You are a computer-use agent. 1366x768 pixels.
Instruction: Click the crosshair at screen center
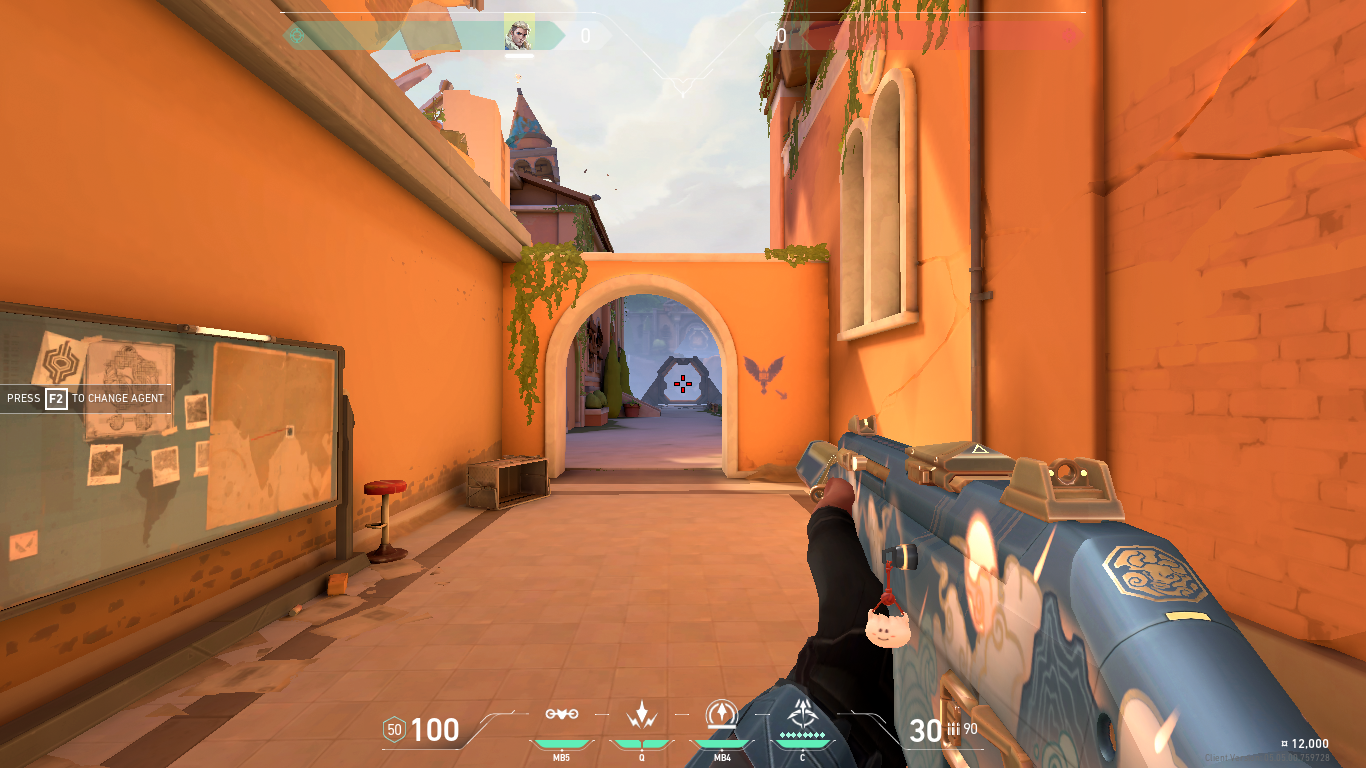point(683,383)
